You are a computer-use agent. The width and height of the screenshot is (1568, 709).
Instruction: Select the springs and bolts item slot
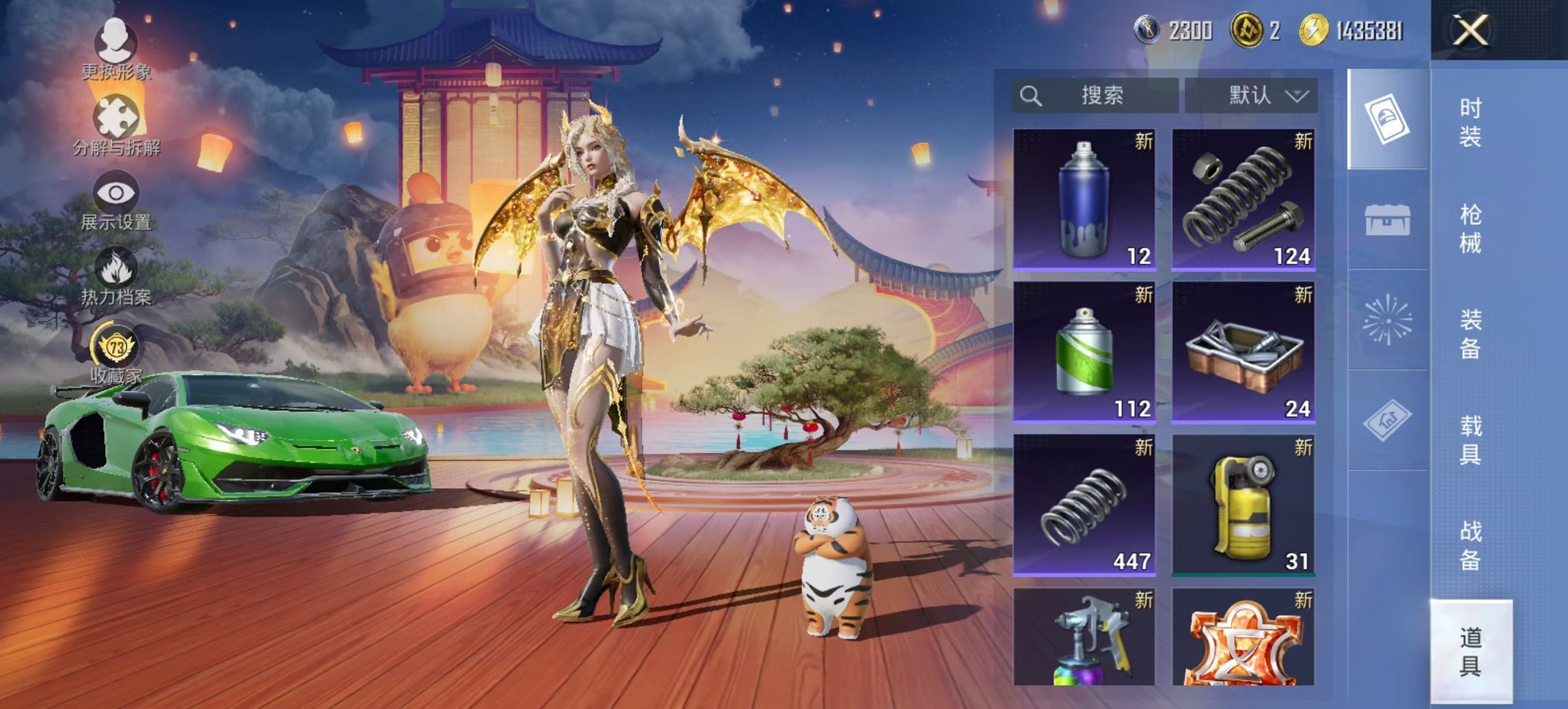[x=1243, y=199]
